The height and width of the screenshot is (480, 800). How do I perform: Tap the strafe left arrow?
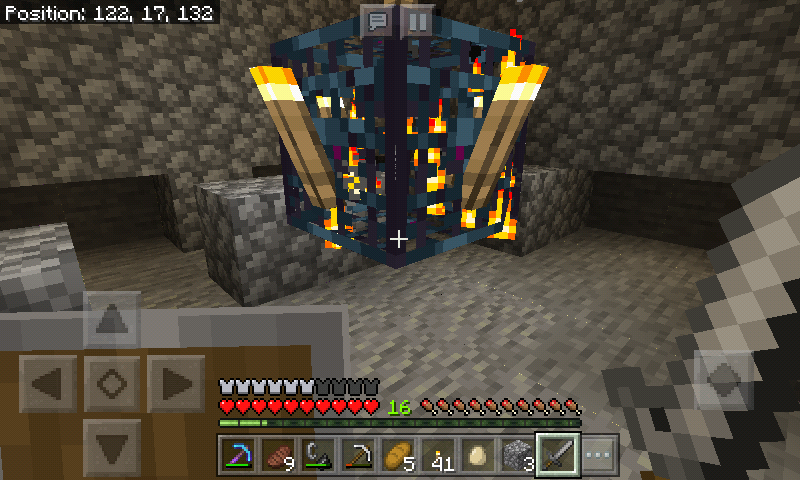[47, 381]
